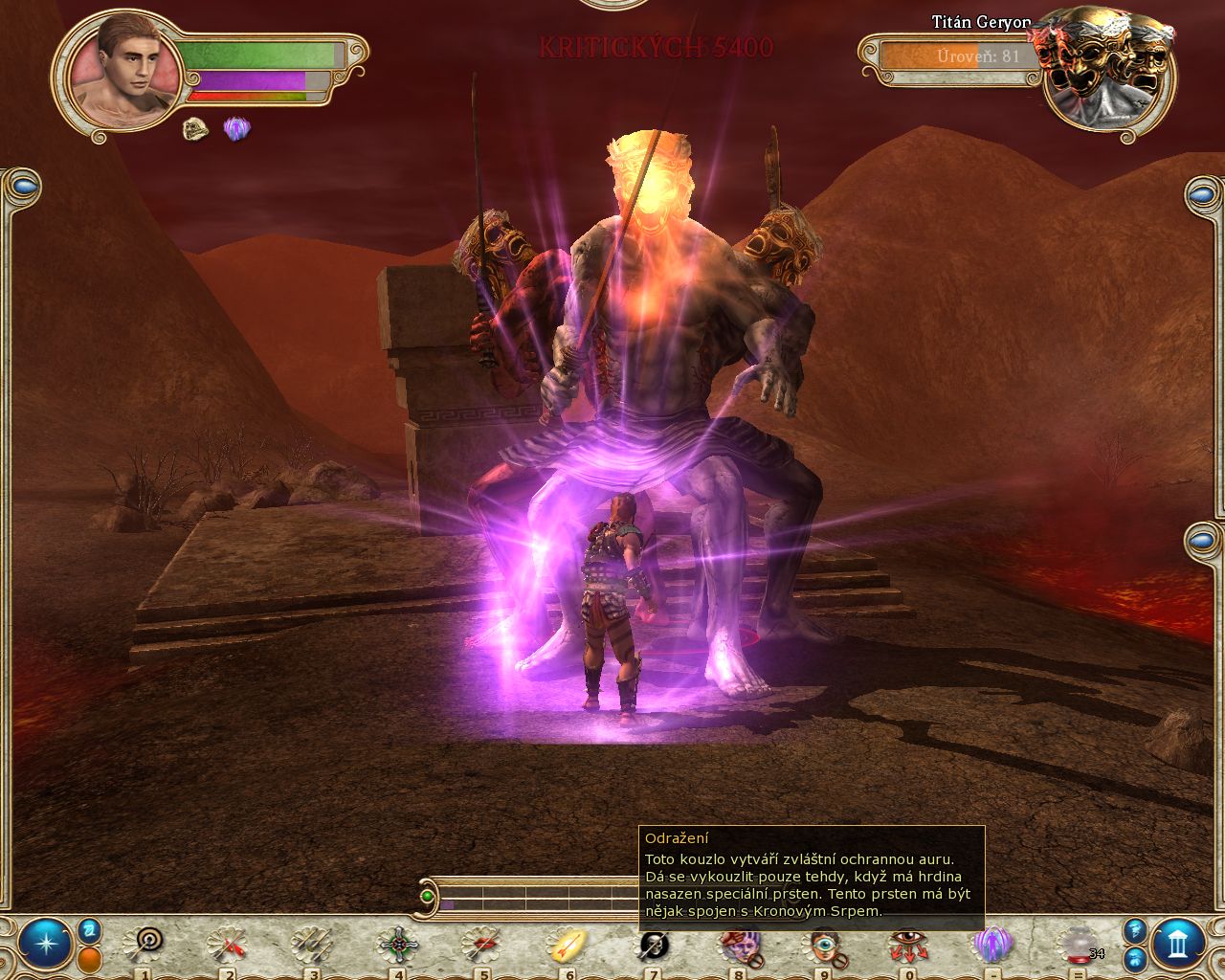Activate the eye with red arrows skill
Image resolution: width=1225 pixels, height=980 pixels.
click(904, 945)
